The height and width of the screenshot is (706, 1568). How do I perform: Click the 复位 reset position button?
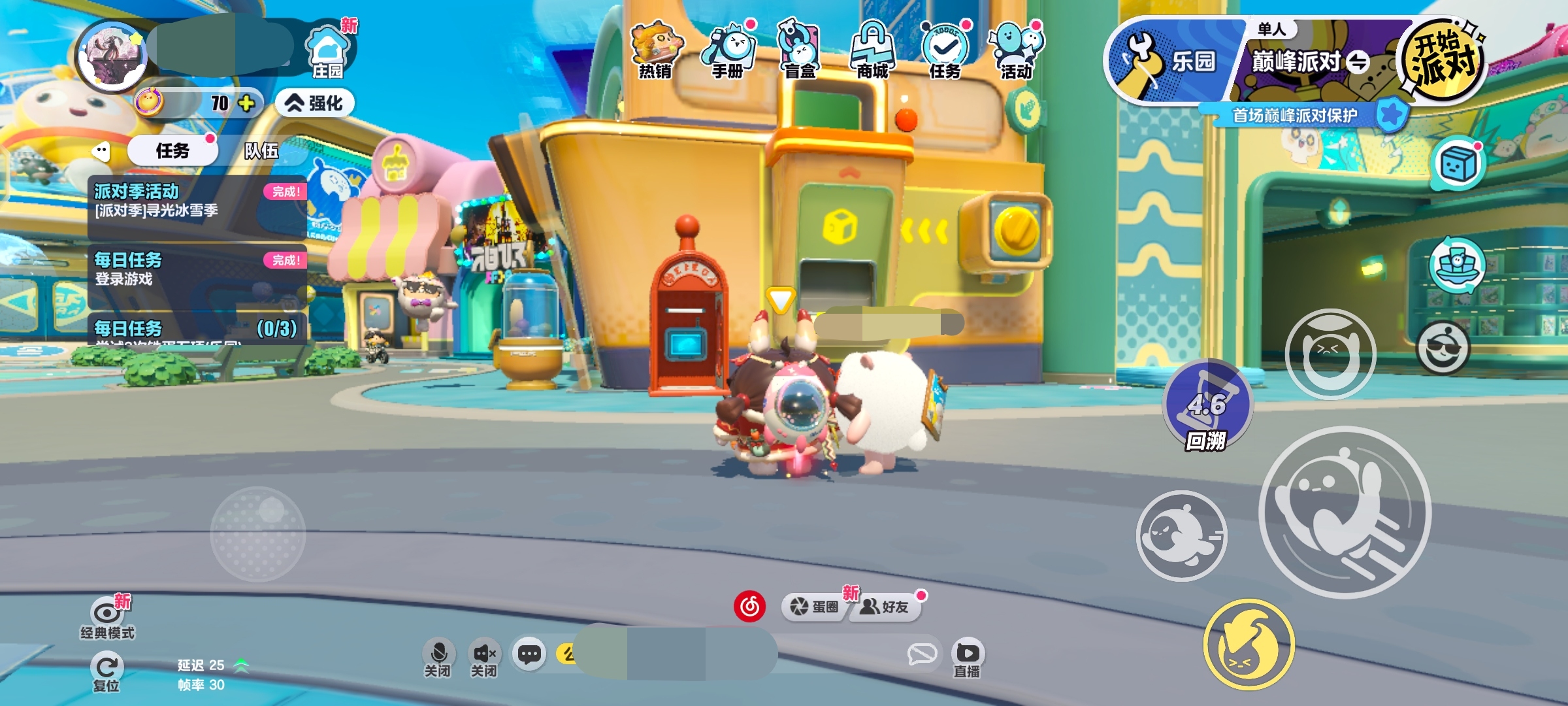coord(106,673)
